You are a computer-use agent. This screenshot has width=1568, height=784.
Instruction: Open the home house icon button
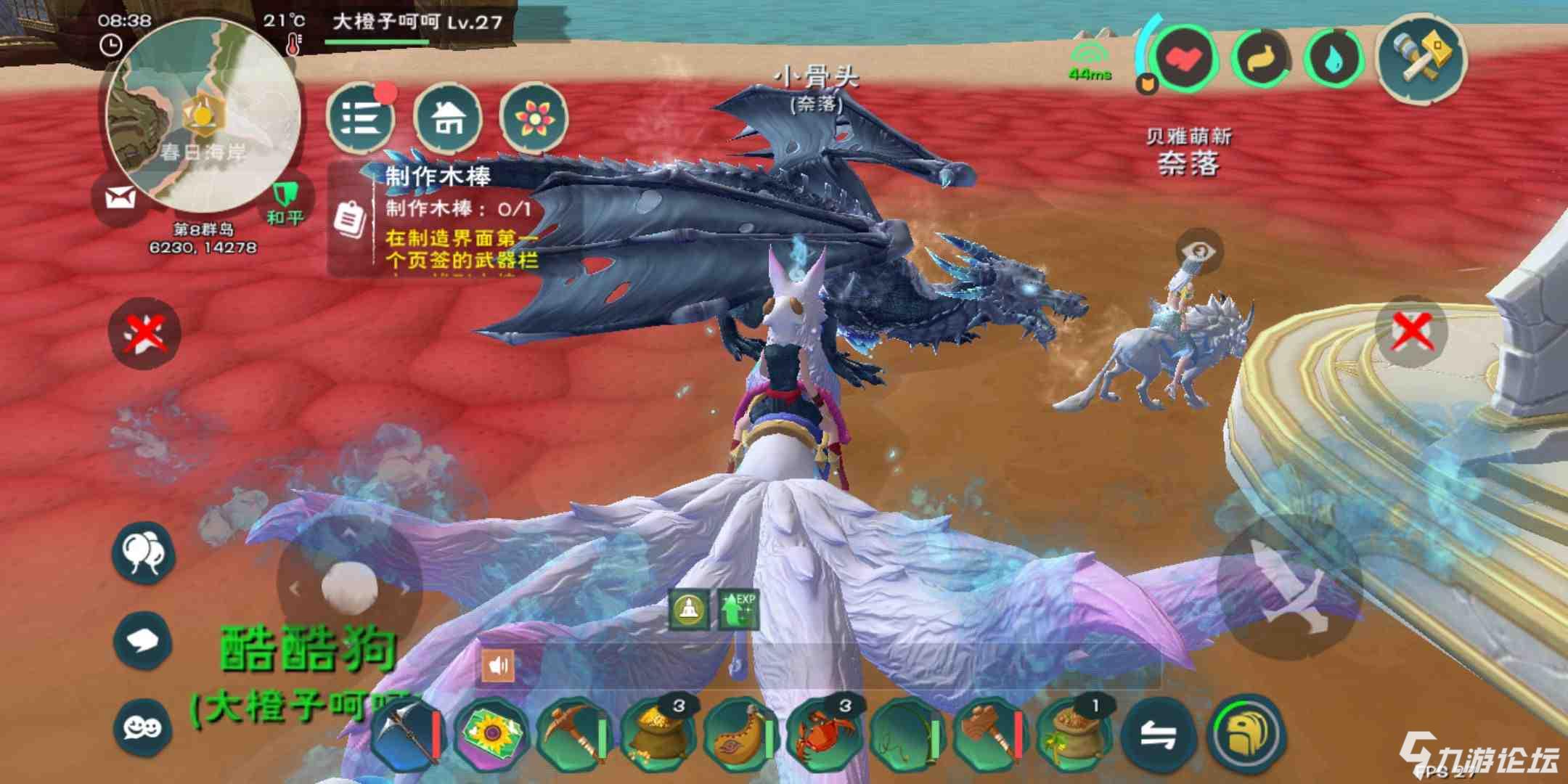[x=448, y=118]
